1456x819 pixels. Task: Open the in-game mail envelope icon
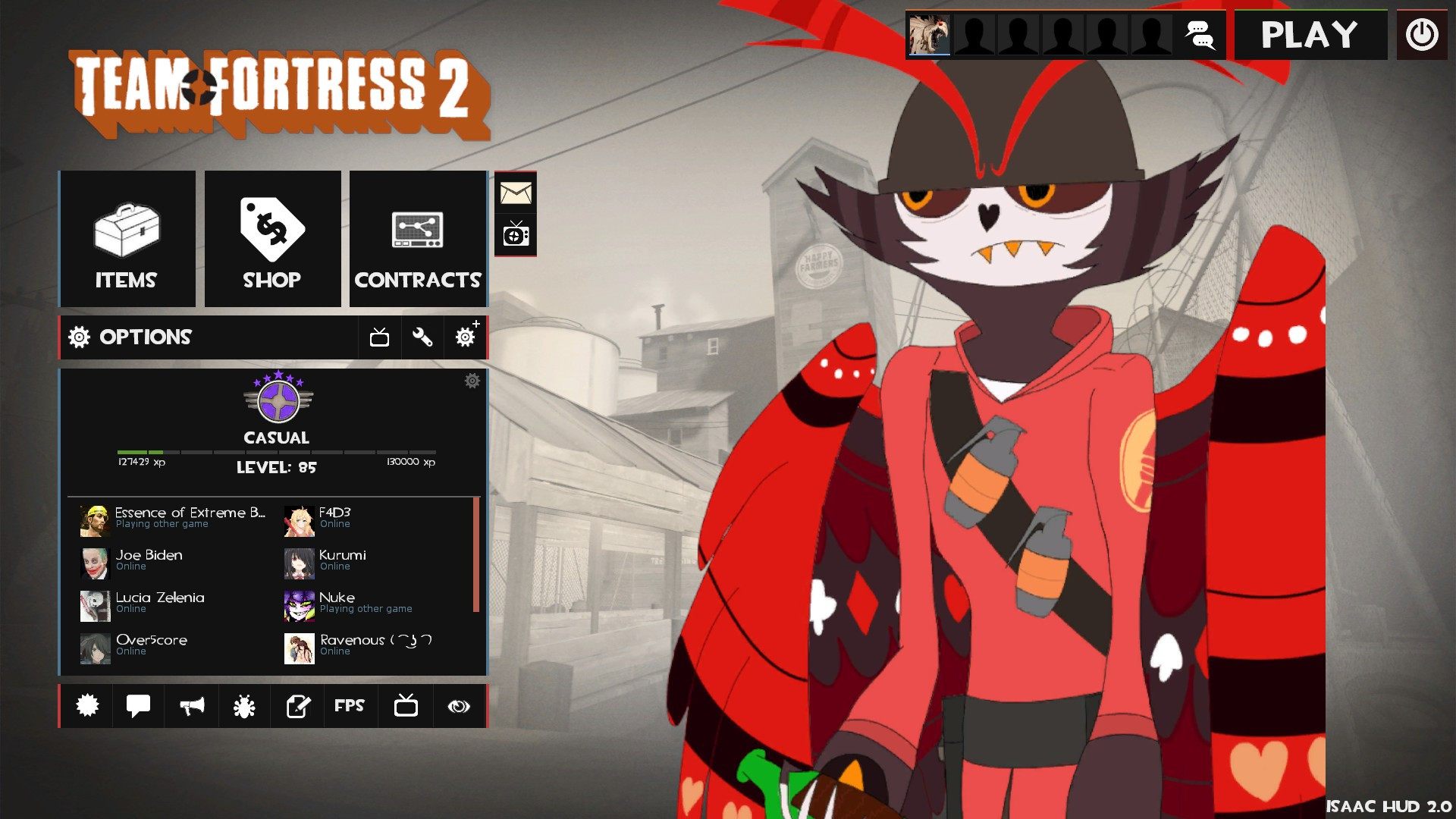click(516, 194)
